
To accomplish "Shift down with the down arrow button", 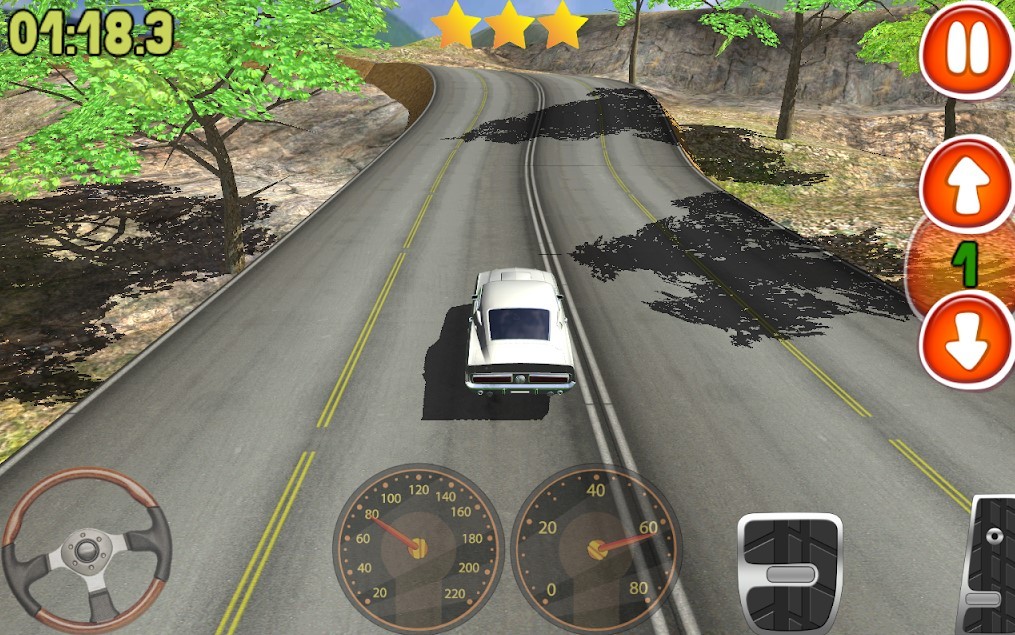I will pos(966,343).
